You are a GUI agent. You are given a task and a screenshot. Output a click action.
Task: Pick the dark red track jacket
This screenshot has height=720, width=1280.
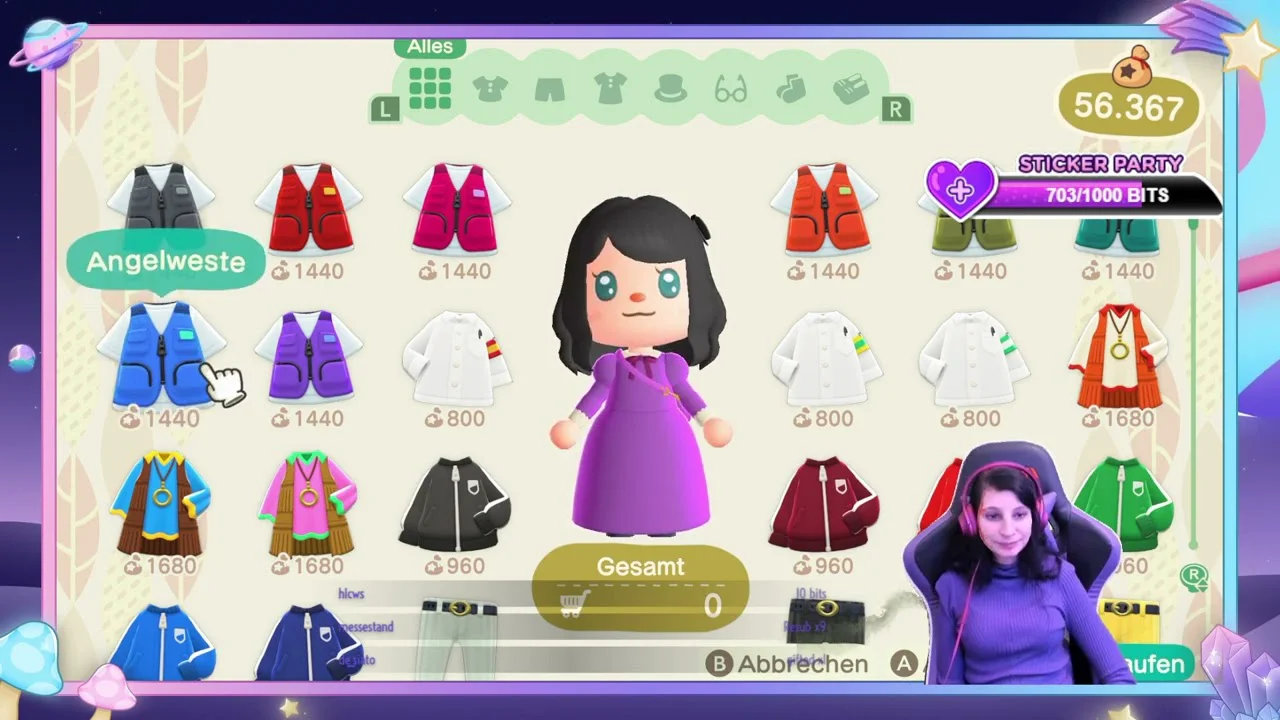click(x=825, y=505)
